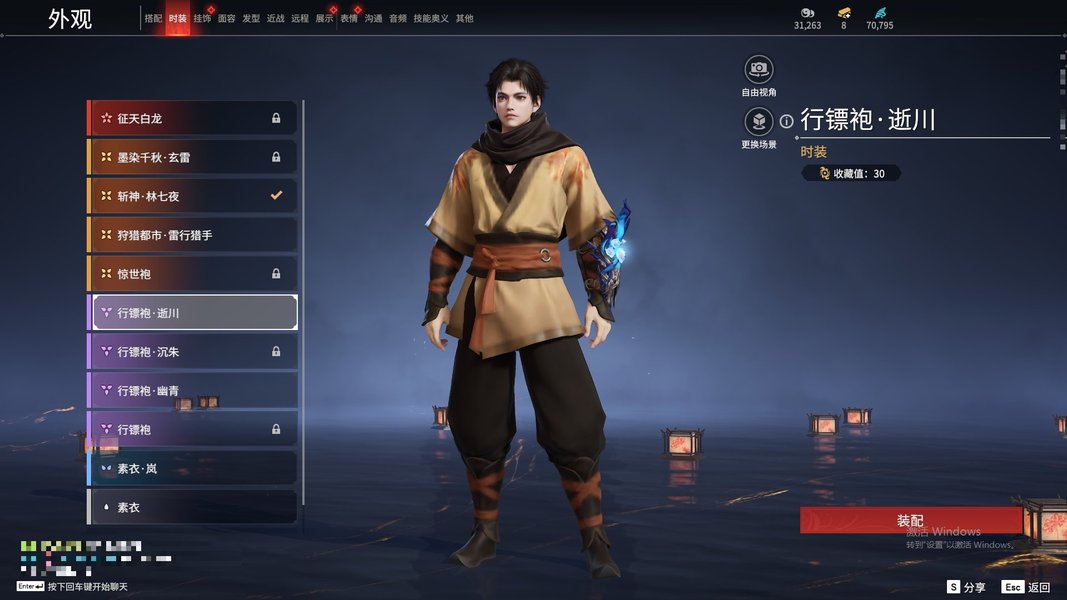Viewport: 1067px width, 600px height.
Task: Open the 更换场景 scene change icon
Action: pos(759,122)
